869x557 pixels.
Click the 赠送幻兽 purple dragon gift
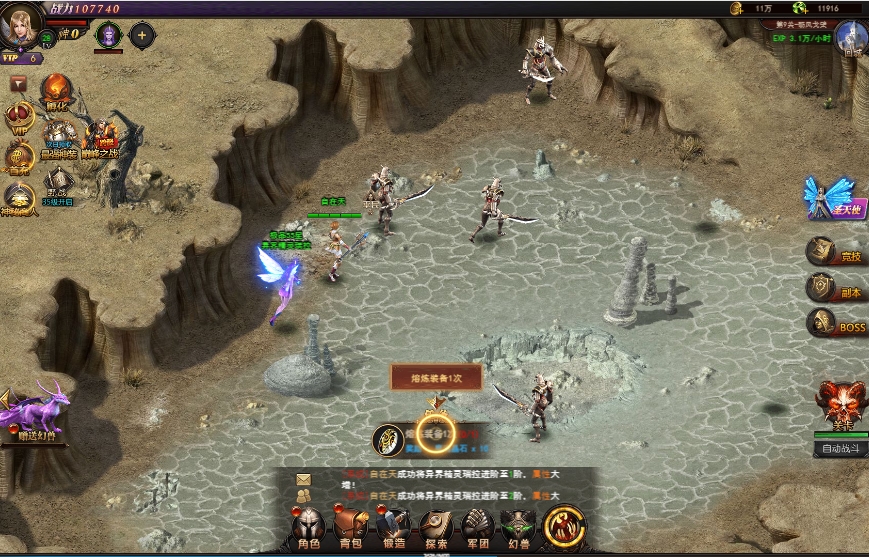(x=35, y=412)
